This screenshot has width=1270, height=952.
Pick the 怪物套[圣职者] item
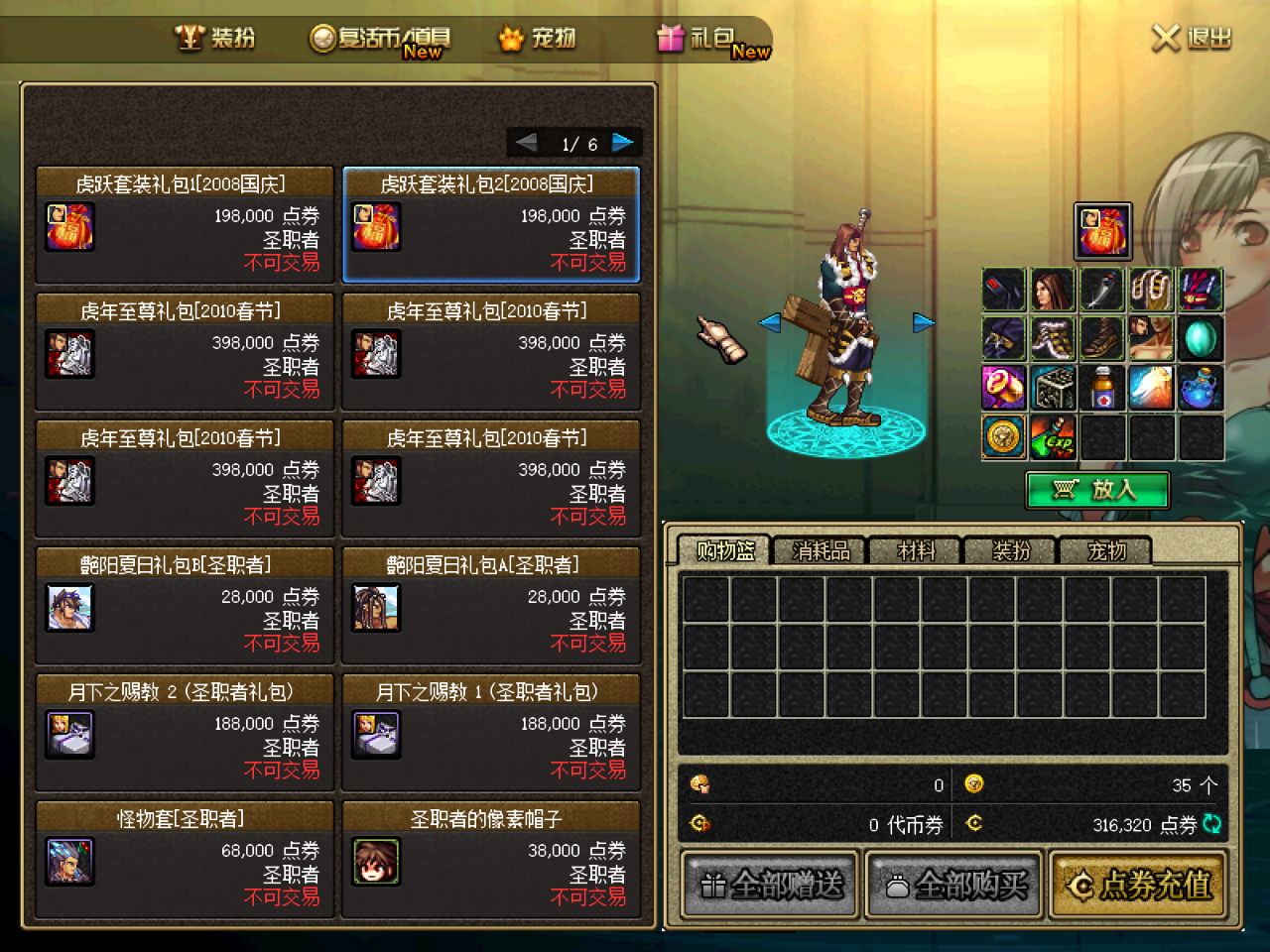(x=185, y=860)
